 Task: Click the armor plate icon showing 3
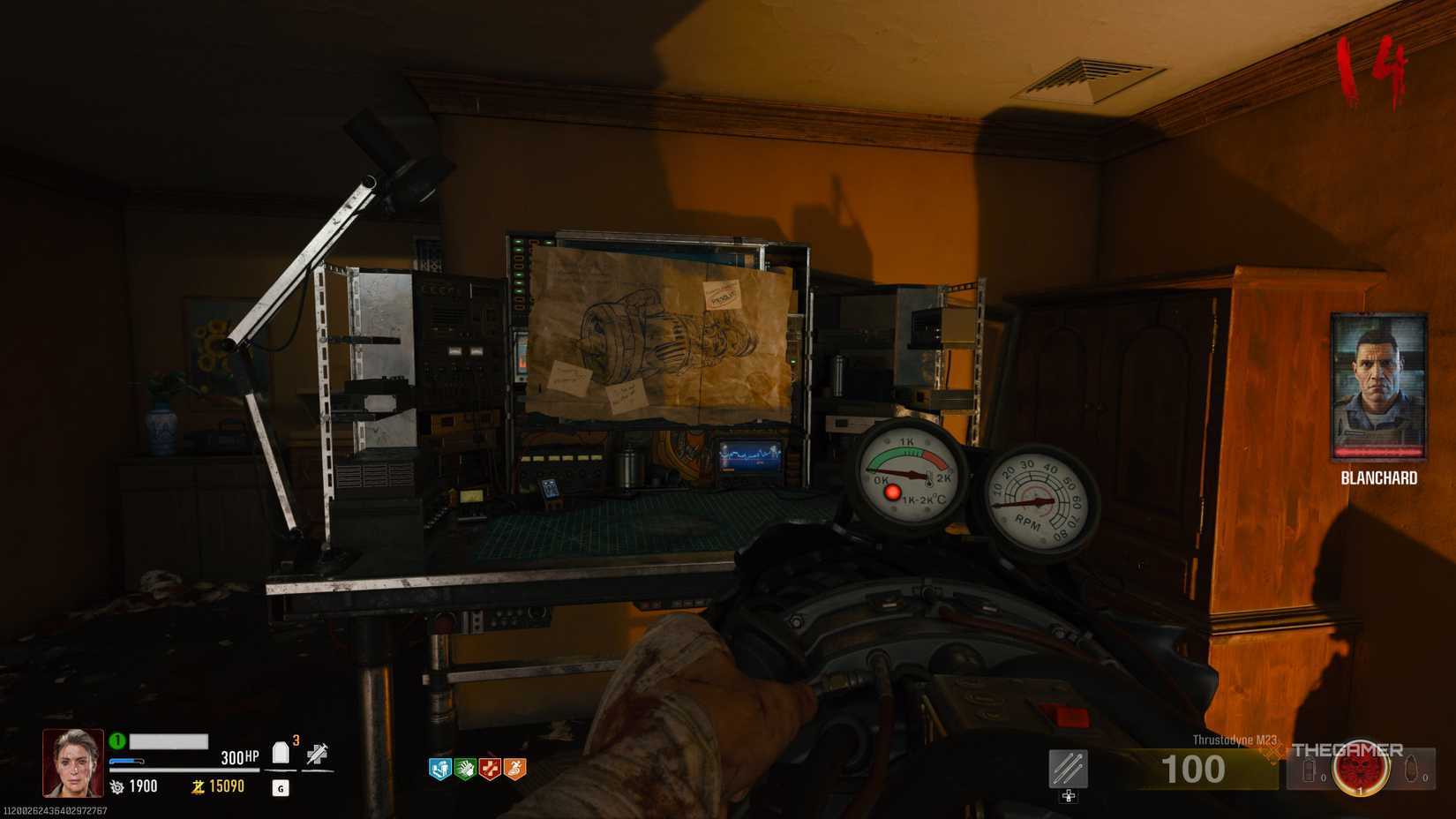280,750
